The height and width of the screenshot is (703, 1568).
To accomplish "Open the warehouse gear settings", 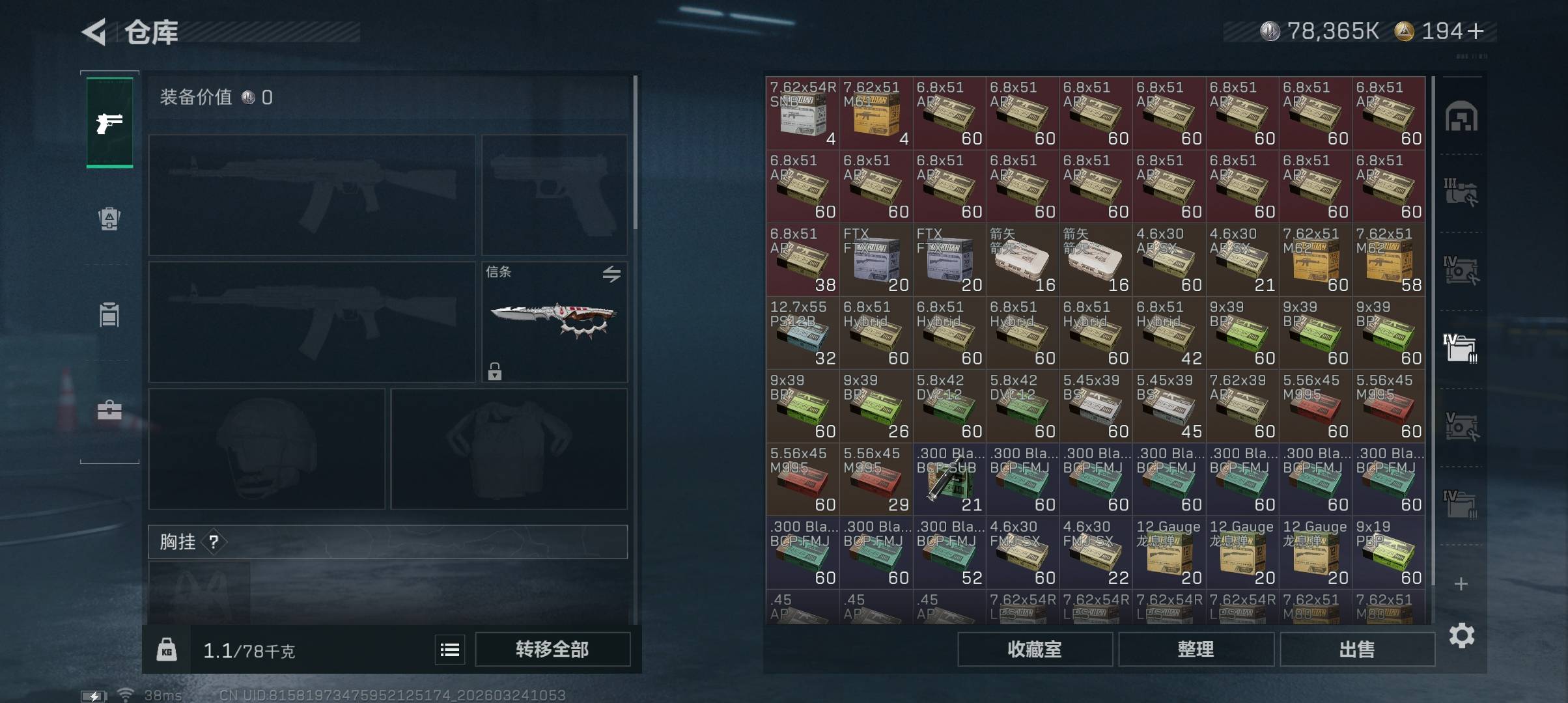I will pos(1461,635).
